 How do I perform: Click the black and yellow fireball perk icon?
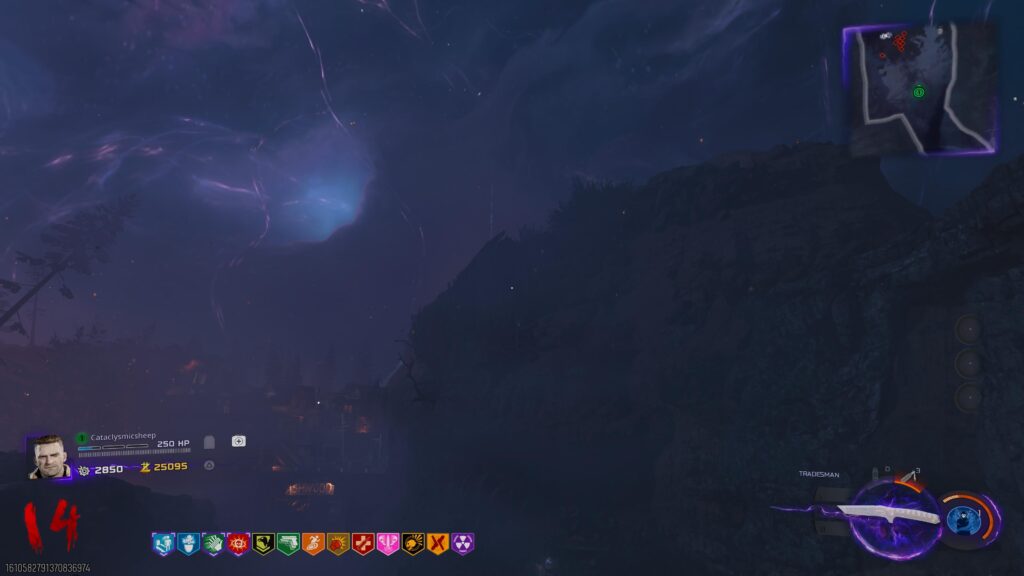[413, 544]
